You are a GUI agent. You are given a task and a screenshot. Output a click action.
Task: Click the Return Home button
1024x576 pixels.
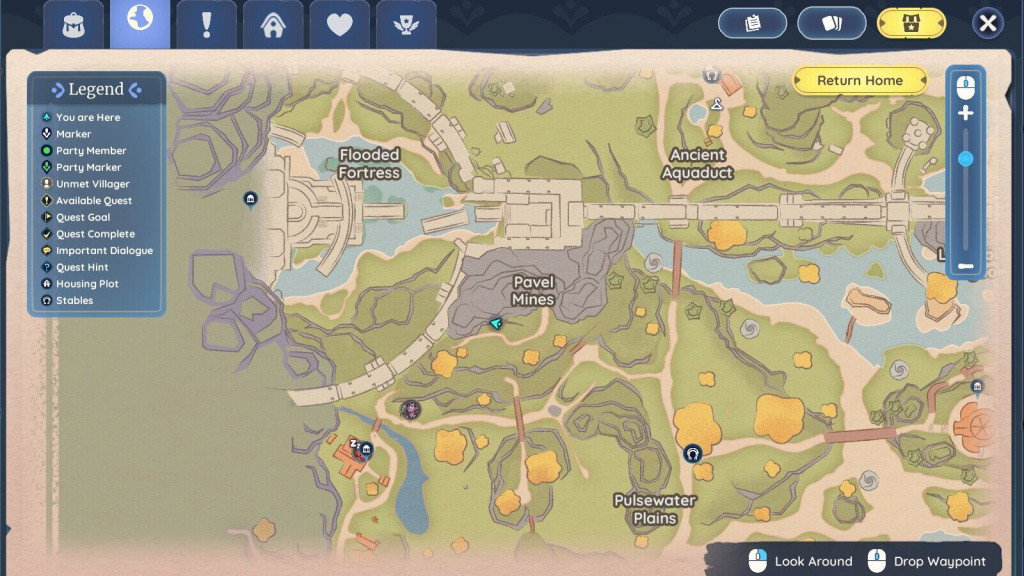pos(860,81)
